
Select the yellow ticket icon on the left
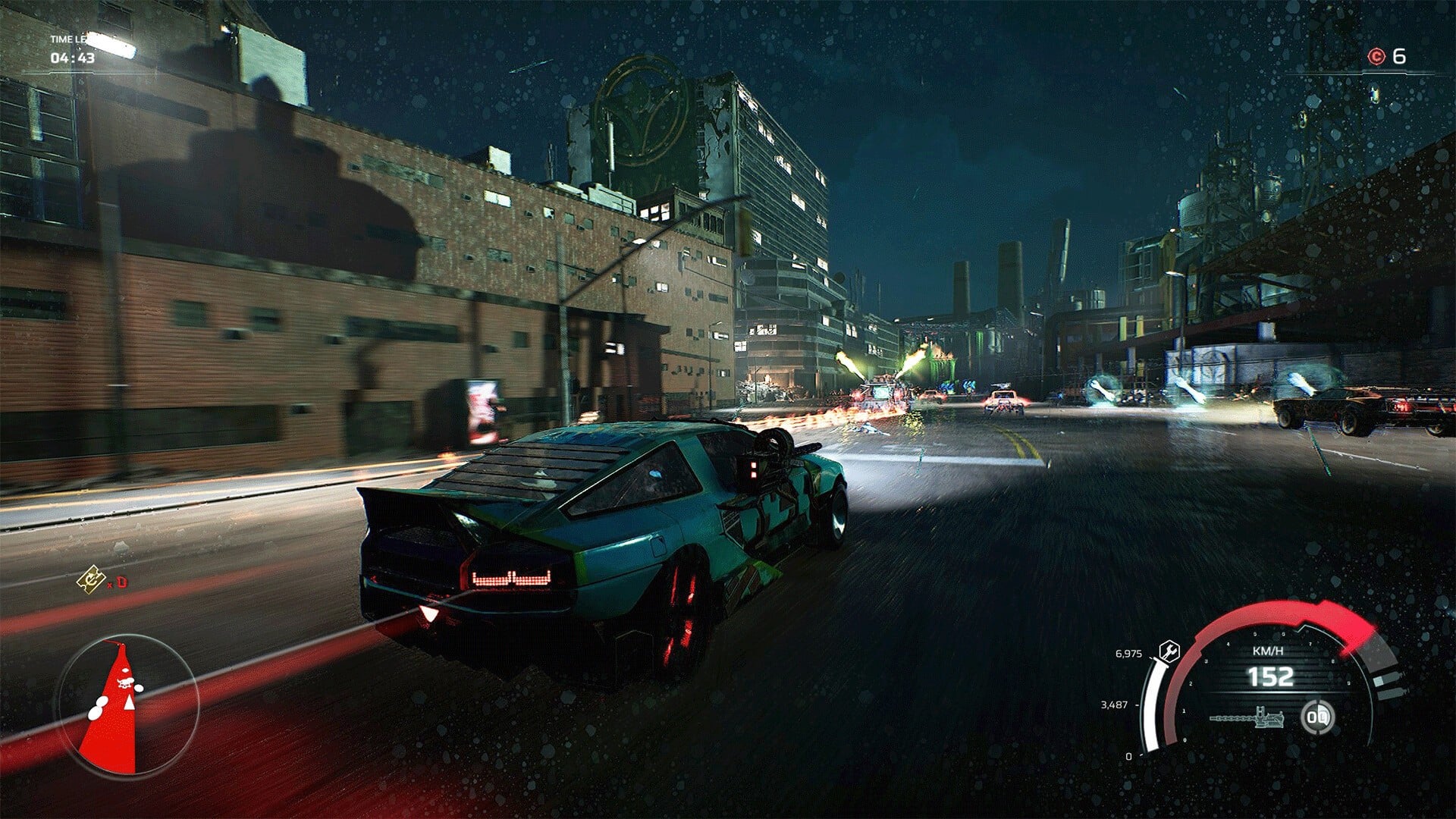pyautogui.click(x=91, y=580)
